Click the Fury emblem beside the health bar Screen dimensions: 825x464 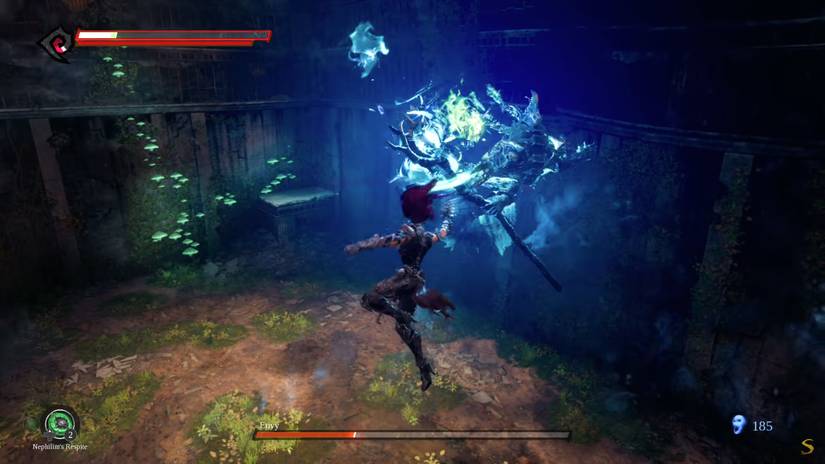[x=54, y=43]
